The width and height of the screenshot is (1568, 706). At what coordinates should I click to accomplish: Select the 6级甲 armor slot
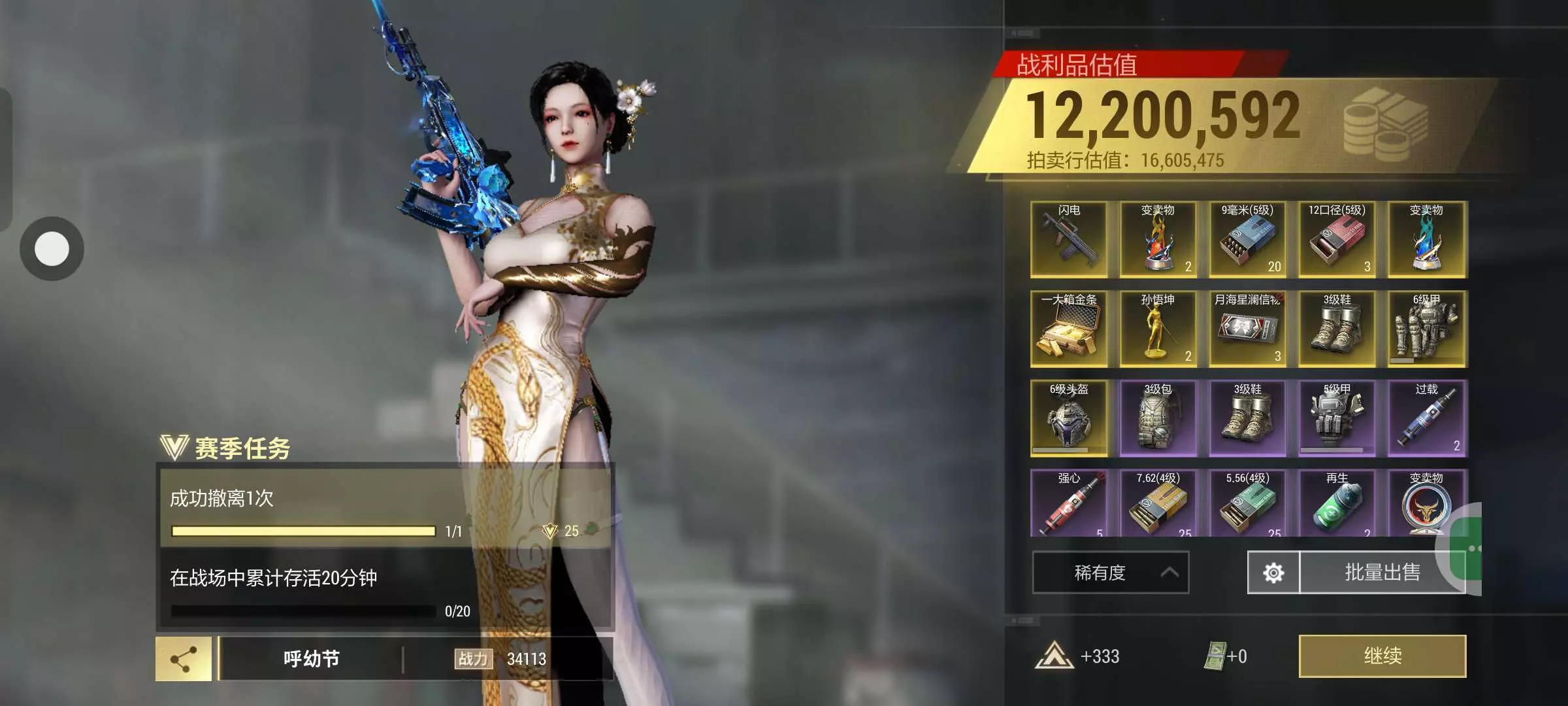(x=1427, y=329)
